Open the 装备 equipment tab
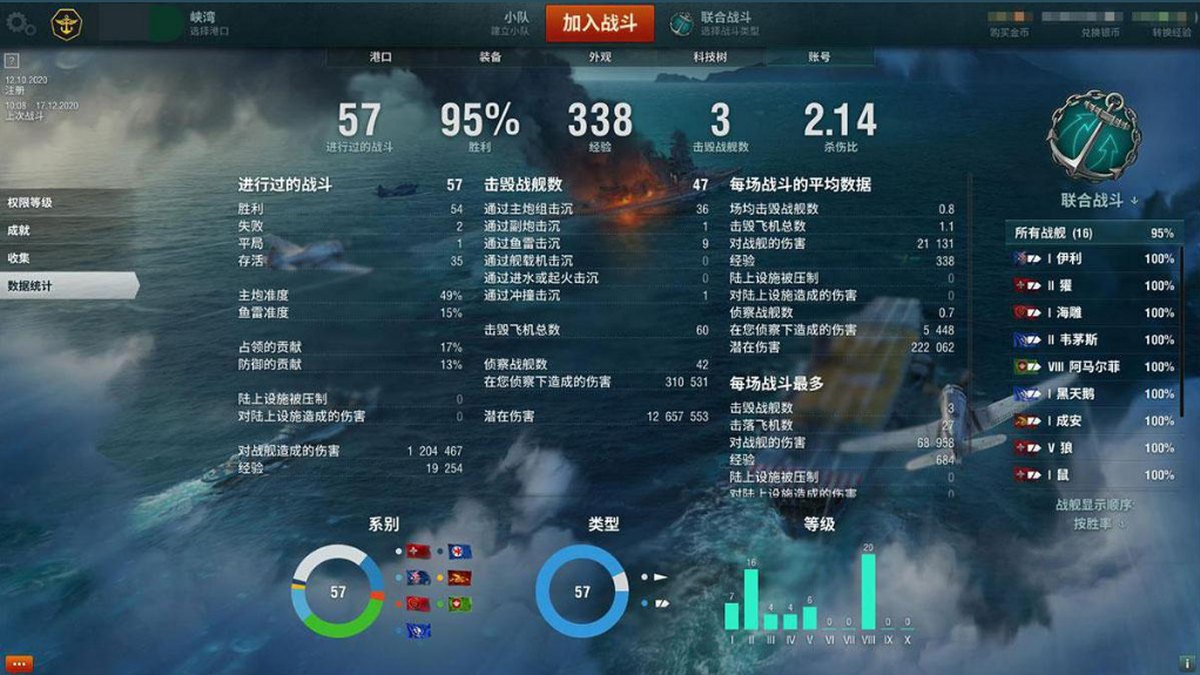The height and width of the screenshot is (675, 1200). tap(490, 58)
